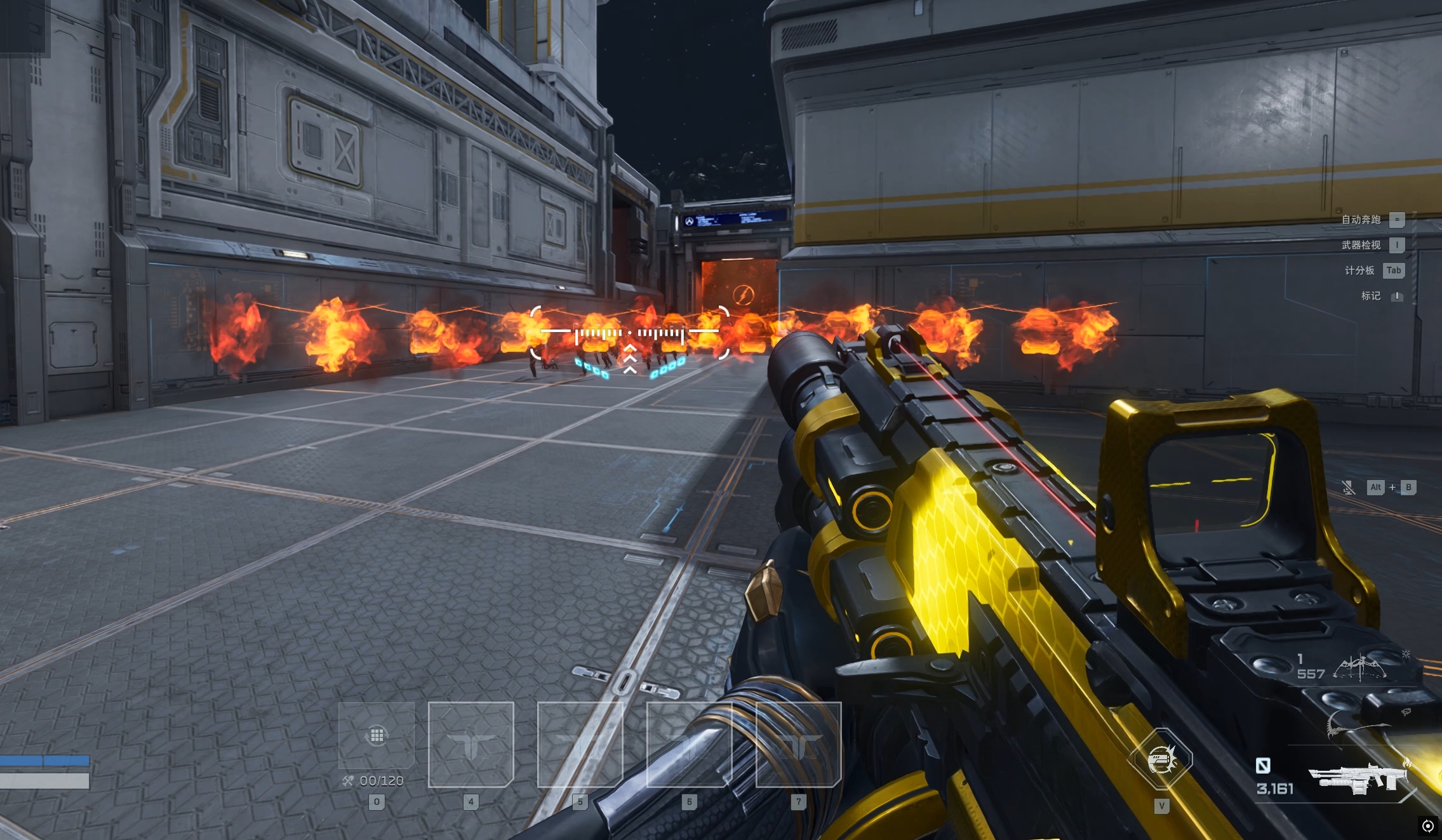Activate the hexagonal ammo burst ability icon
Screen dimensions: 1442x840
[1161, 759]
